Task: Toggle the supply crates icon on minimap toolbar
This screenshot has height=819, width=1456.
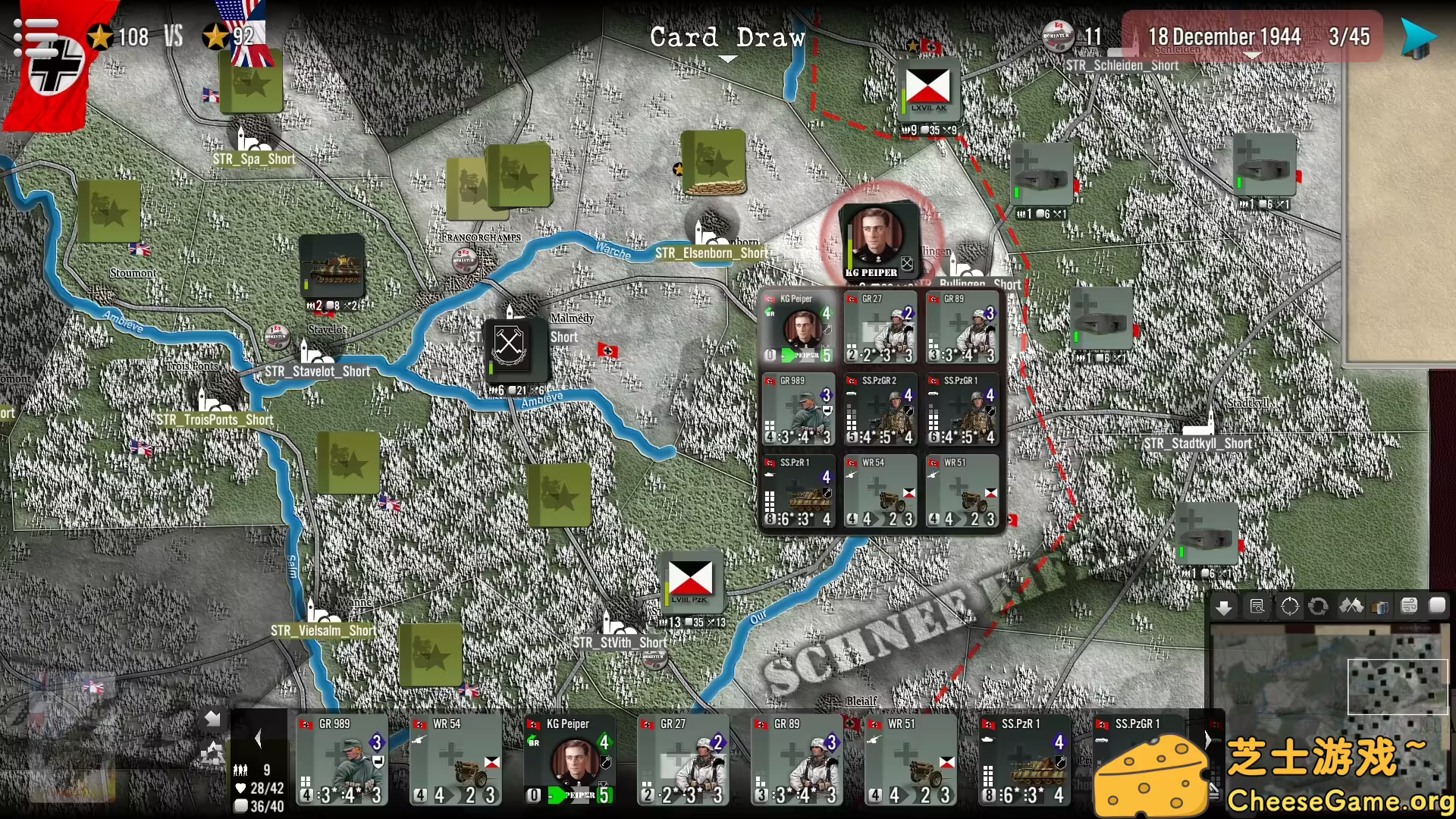Action: click(1379, 606)
